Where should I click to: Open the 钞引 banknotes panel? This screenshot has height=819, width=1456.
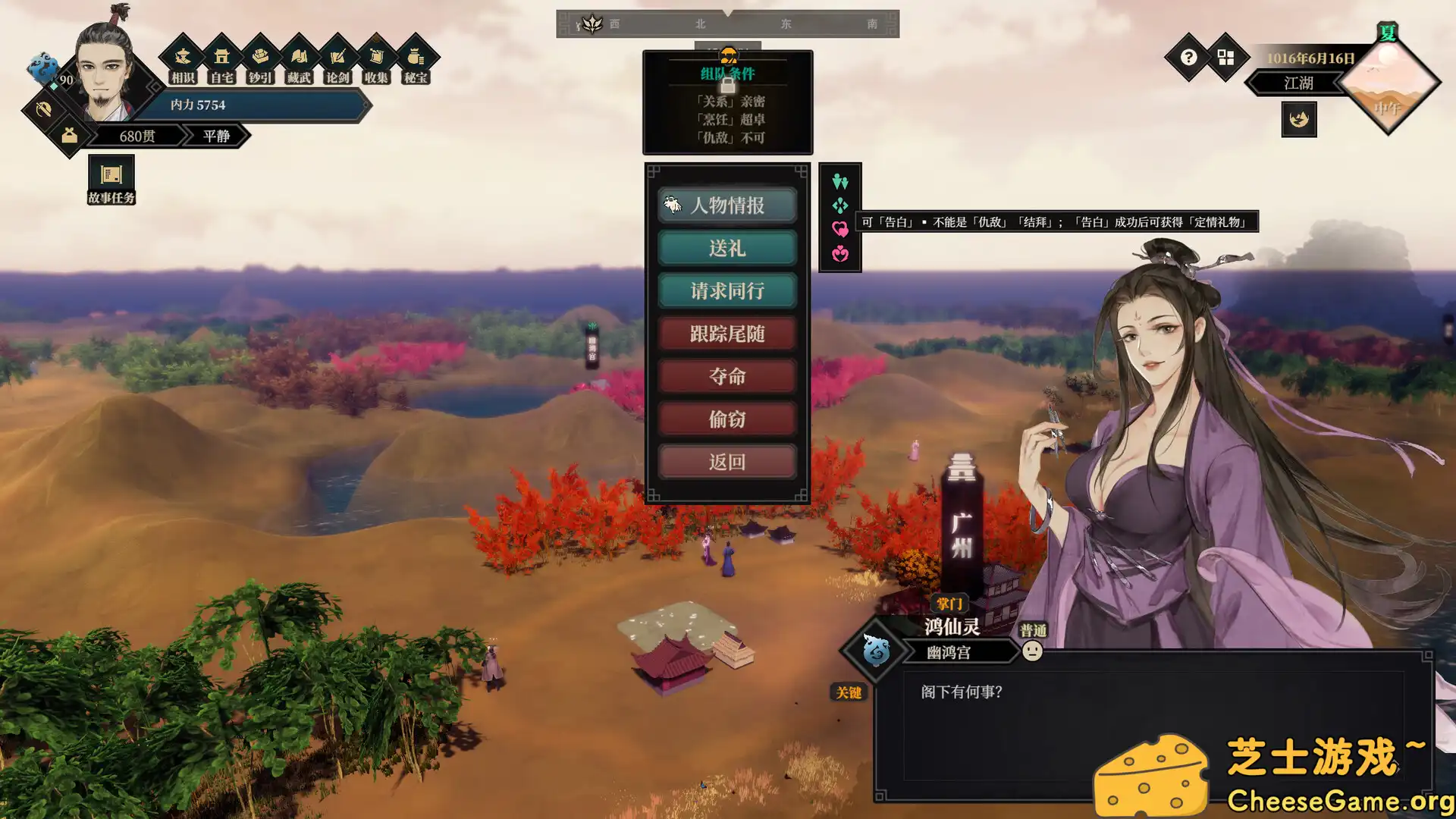point(260,61)
